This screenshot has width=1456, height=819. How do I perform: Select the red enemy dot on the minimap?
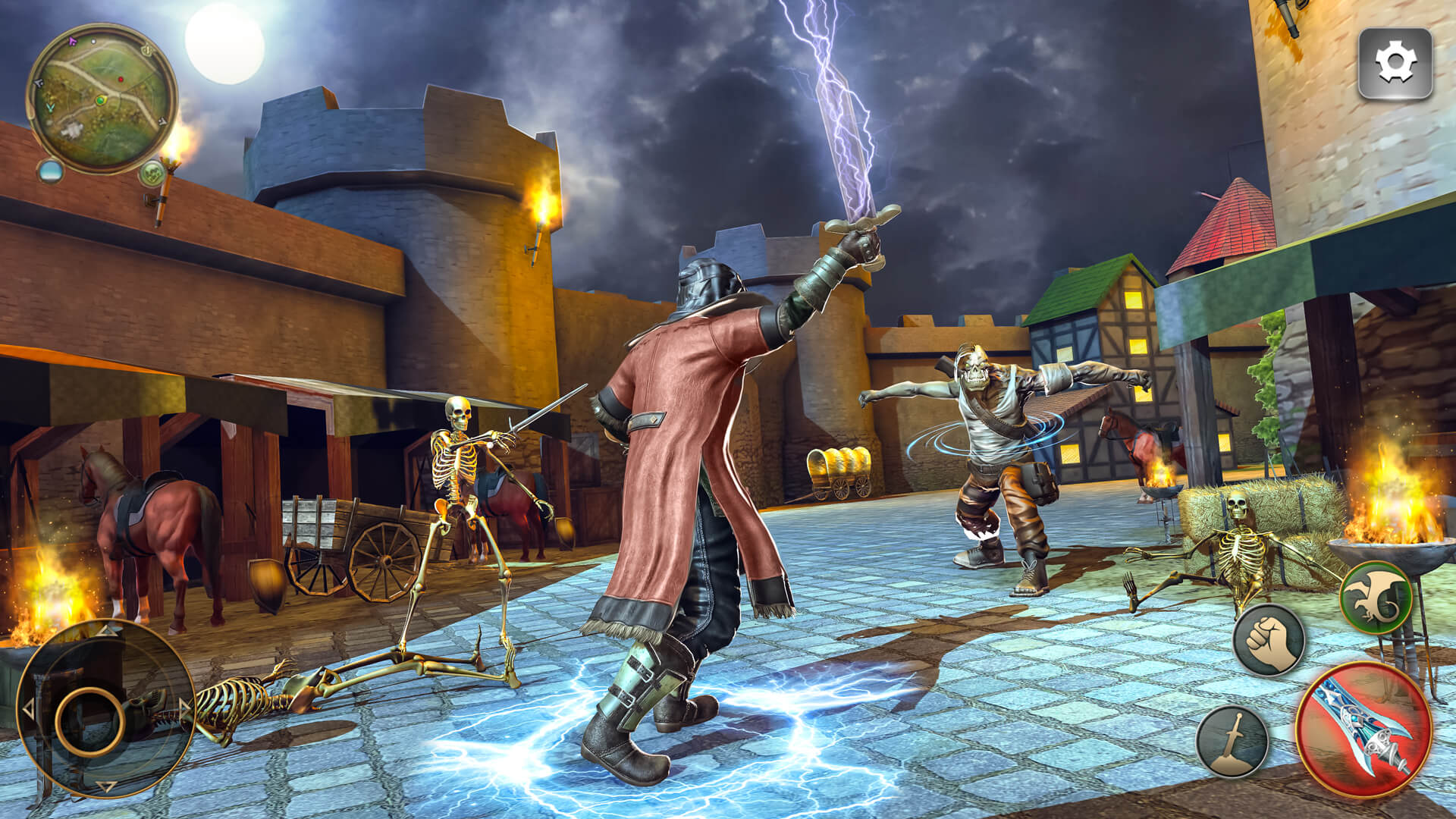click(121, 79)
